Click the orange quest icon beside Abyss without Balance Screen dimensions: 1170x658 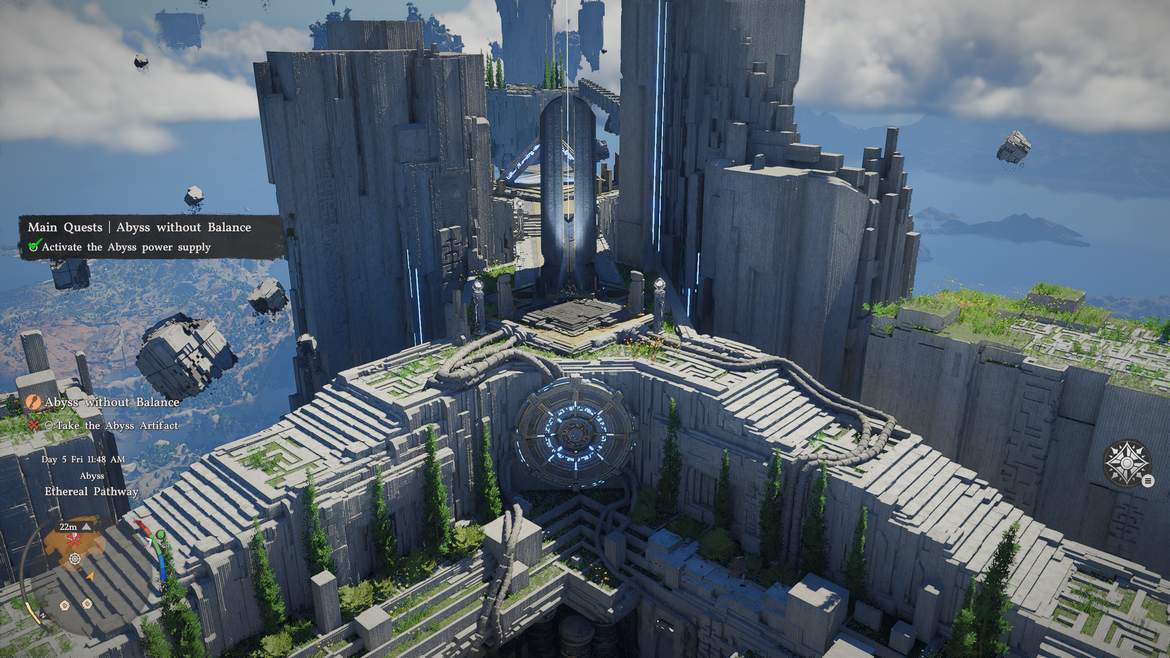(x=33, y=402)
